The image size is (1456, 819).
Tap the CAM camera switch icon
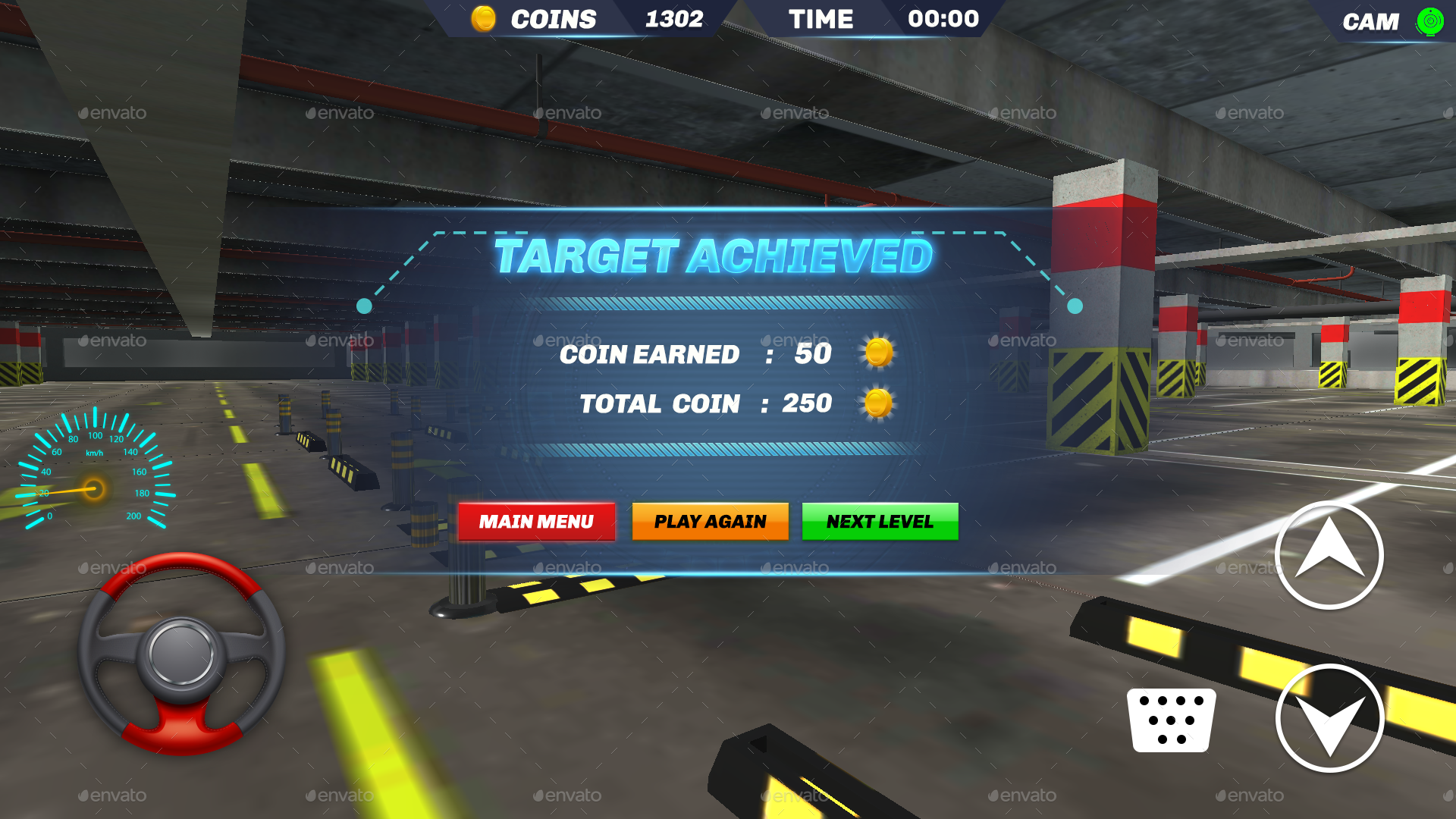(x=1429, y=20)
